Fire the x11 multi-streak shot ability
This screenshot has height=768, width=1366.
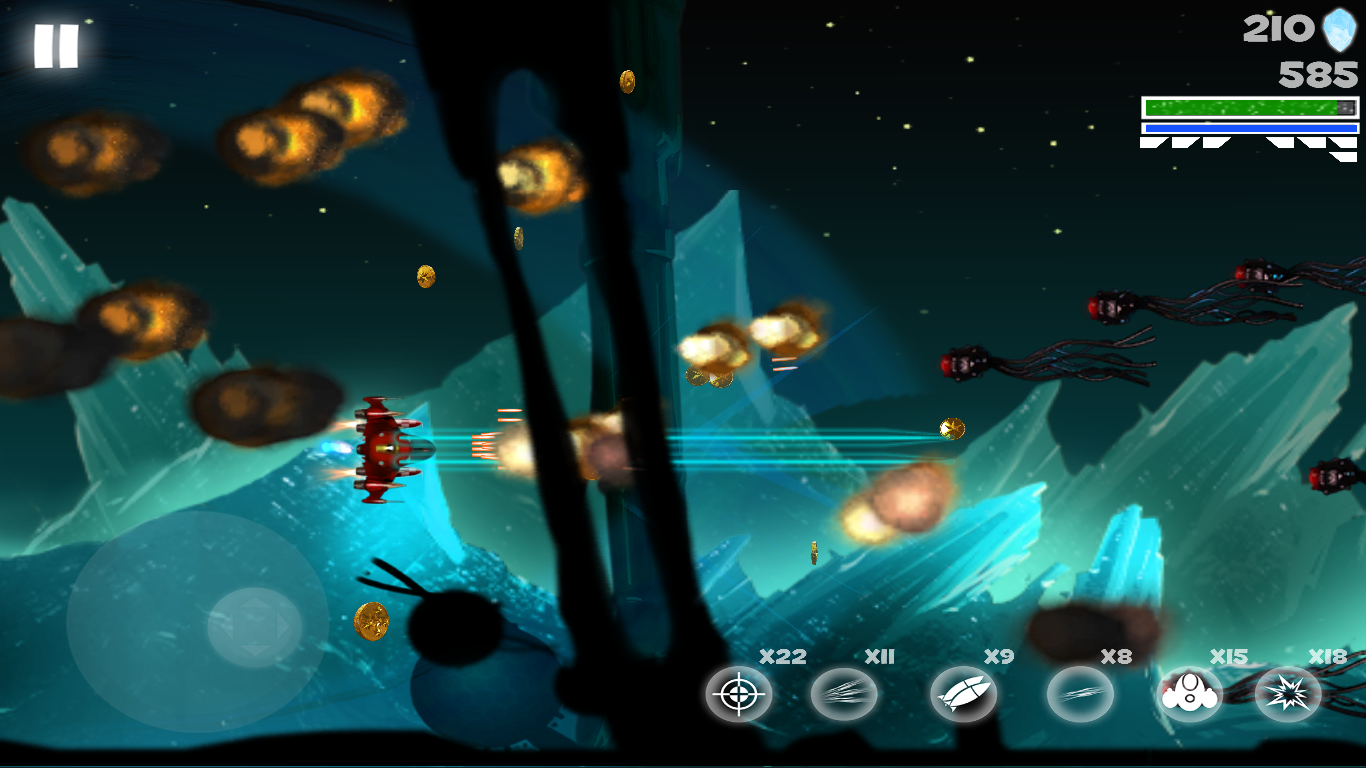point(844,694)
